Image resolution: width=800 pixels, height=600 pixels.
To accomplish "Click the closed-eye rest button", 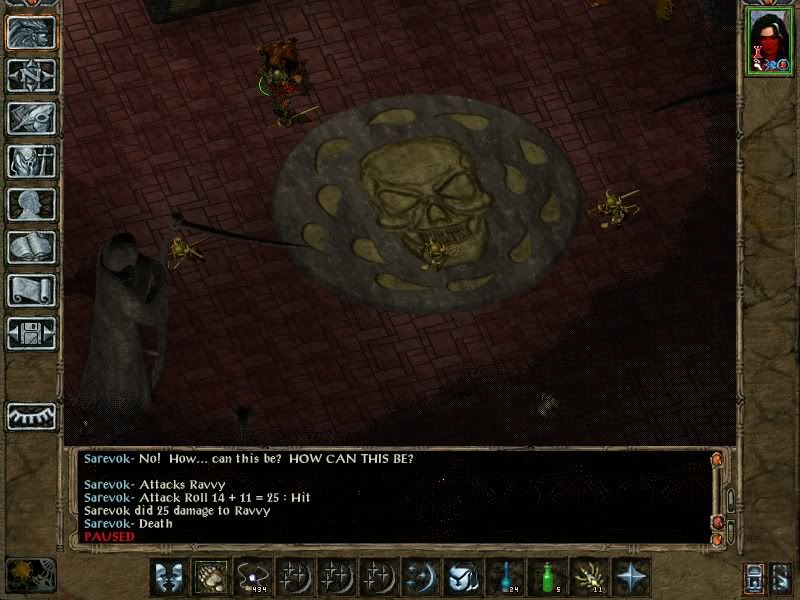I will (31, 414).
